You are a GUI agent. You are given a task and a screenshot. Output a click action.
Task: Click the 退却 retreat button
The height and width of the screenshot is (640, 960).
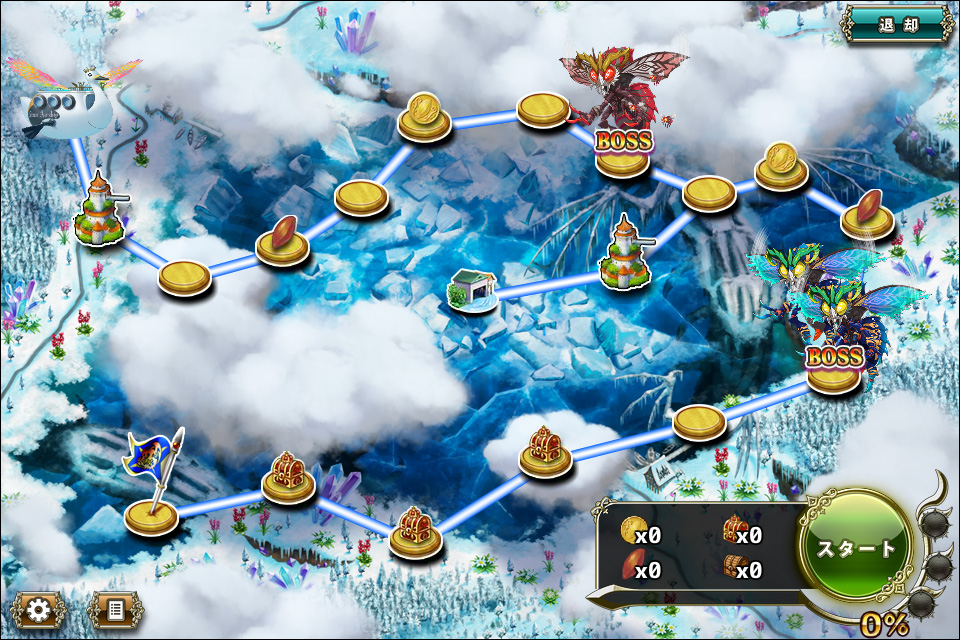click(897, 25)
